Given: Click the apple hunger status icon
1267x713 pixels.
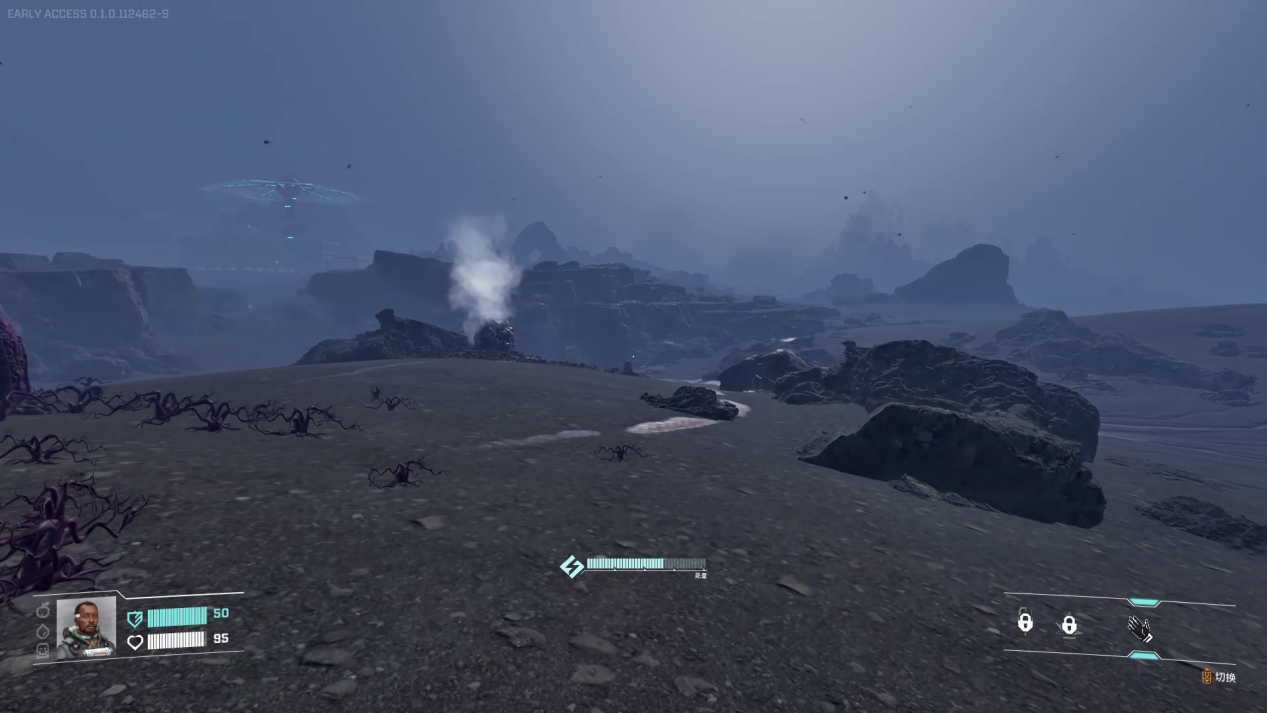Looking at the screenshot, I should 43,610.
